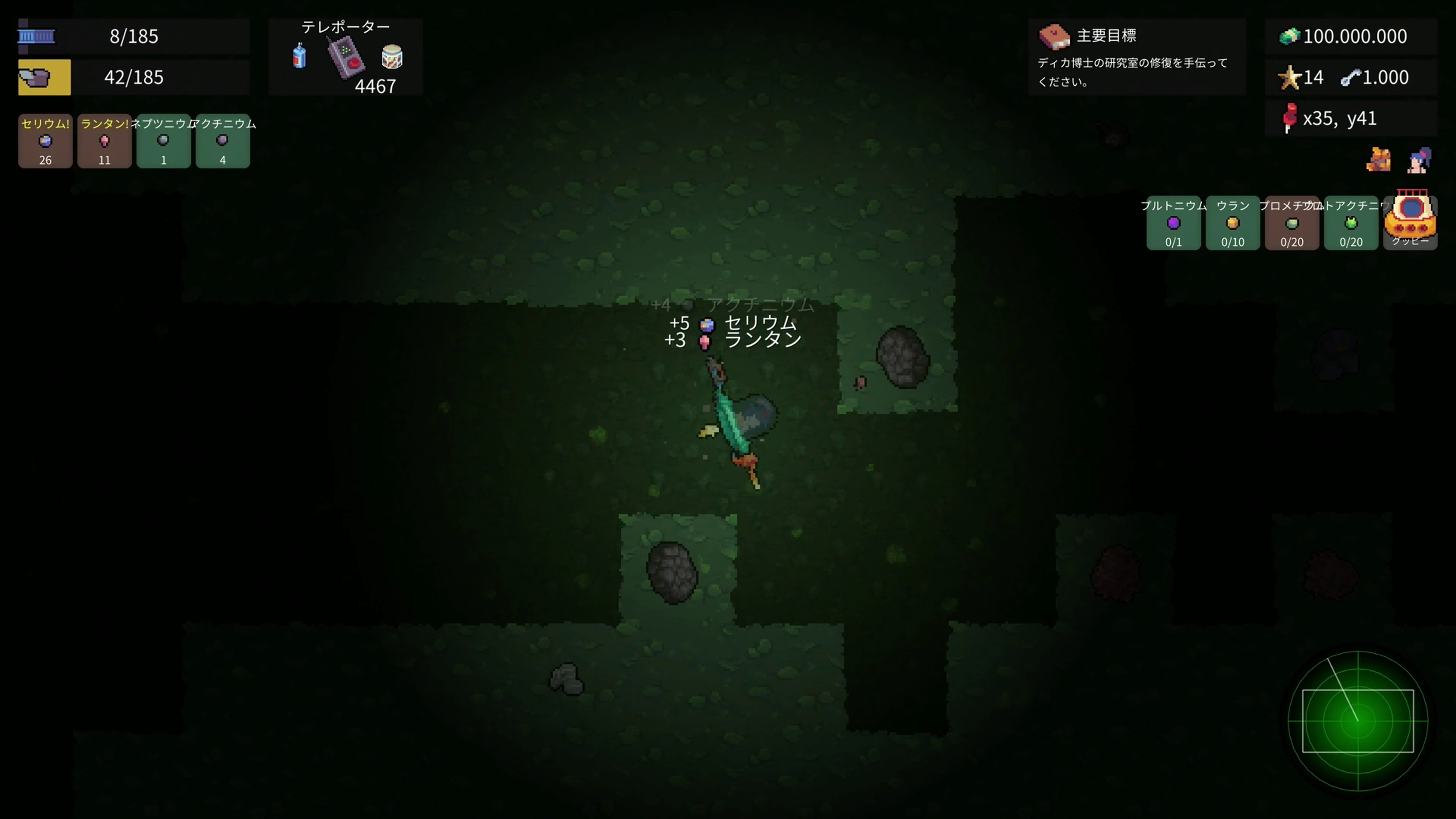
Task: Toggle the セリウム inventory slot
Action: coord(45,141)
